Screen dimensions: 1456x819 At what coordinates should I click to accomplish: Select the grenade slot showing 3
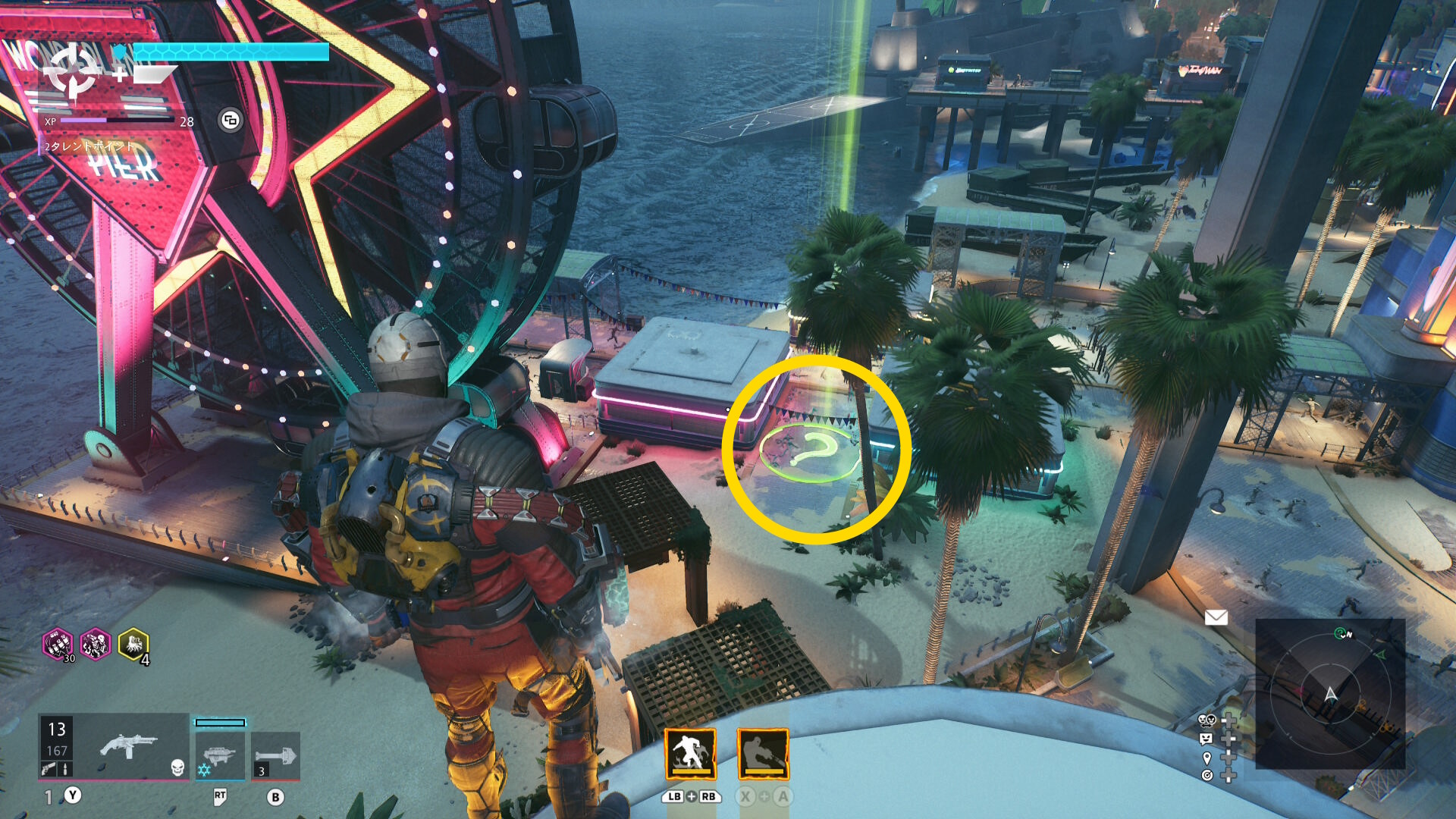(x=275, y=755)
